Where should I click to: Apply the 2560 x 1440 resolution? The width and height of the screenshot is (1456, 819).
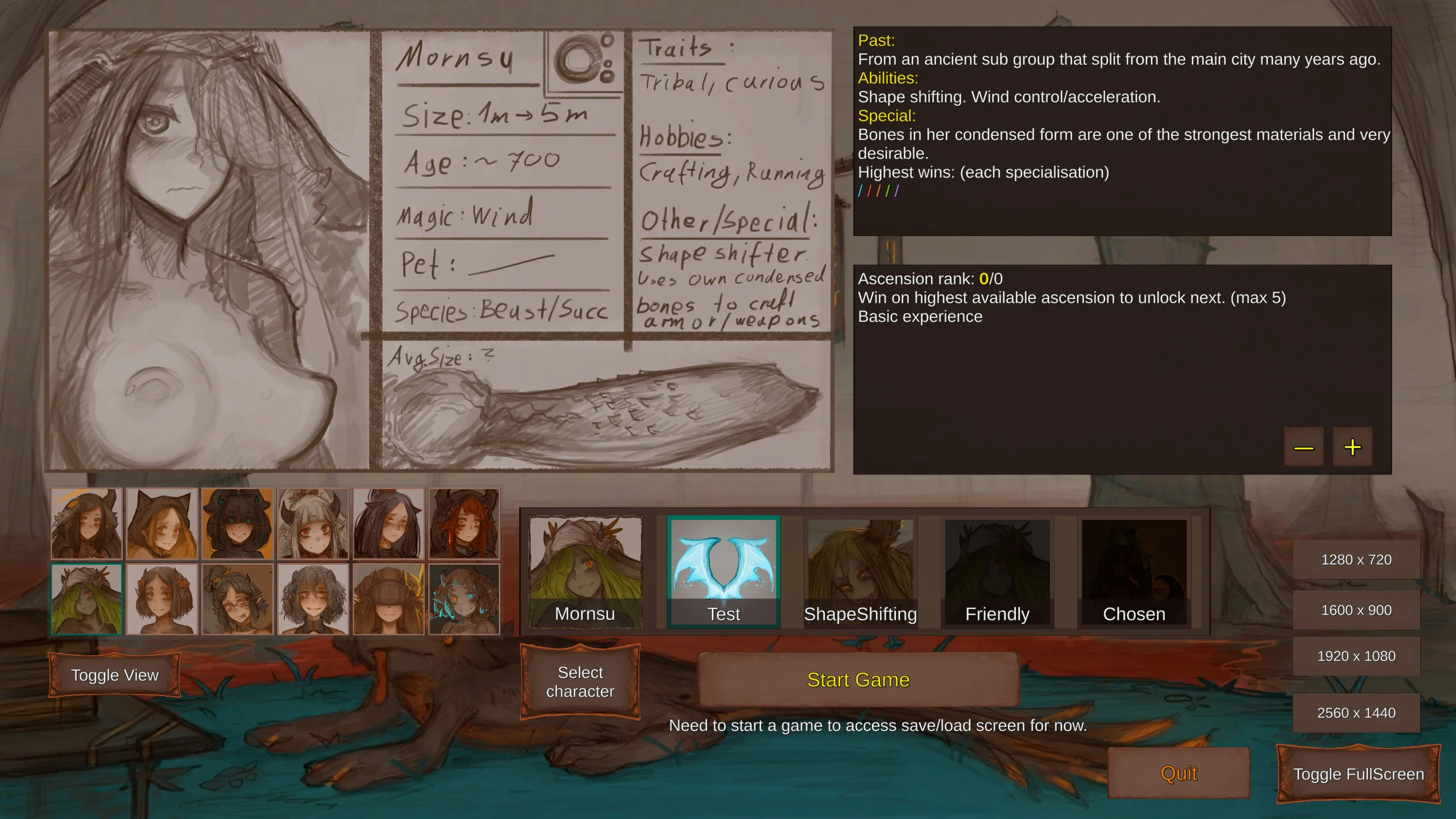coord(1356,713)
